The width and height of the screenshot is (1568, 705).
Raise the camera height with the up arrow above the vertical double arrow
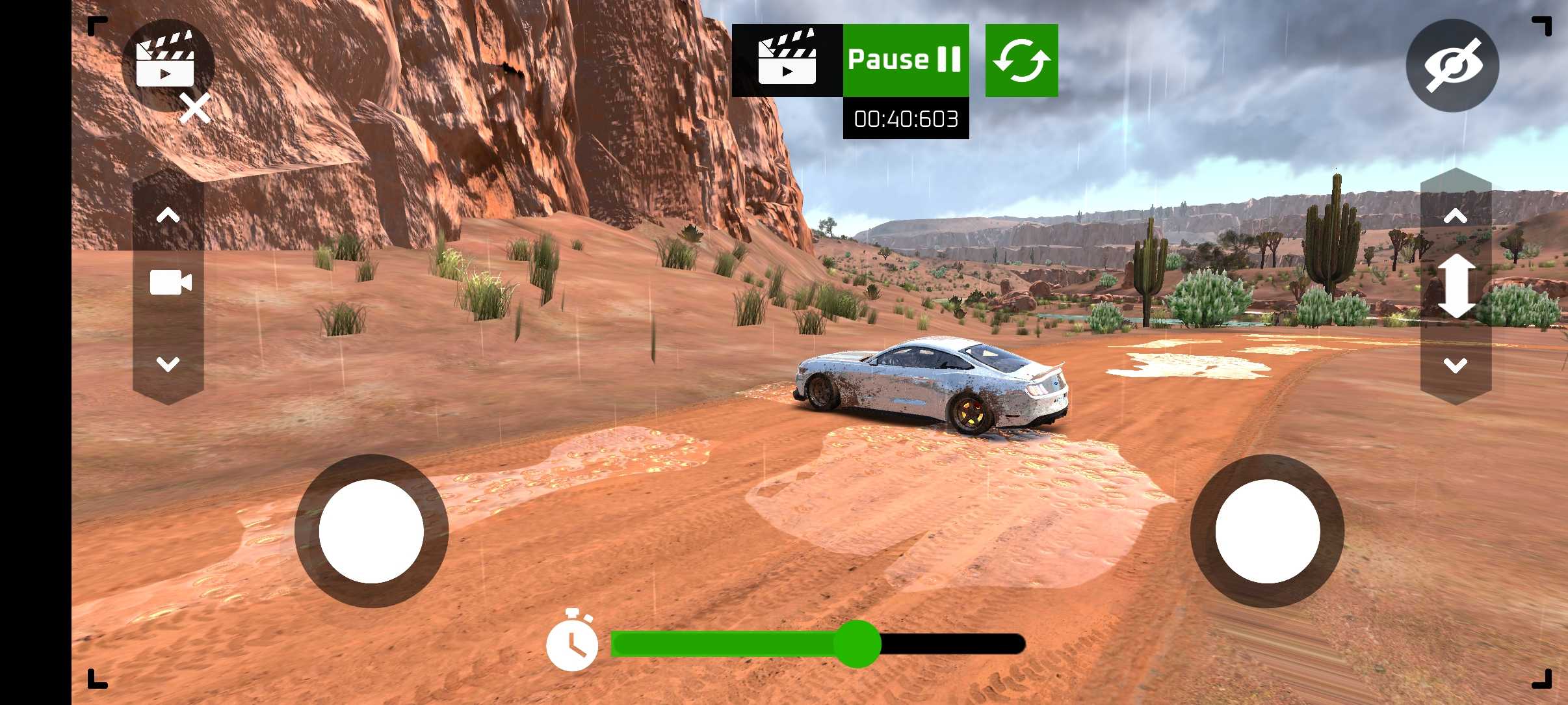[x=1456, y=216]
